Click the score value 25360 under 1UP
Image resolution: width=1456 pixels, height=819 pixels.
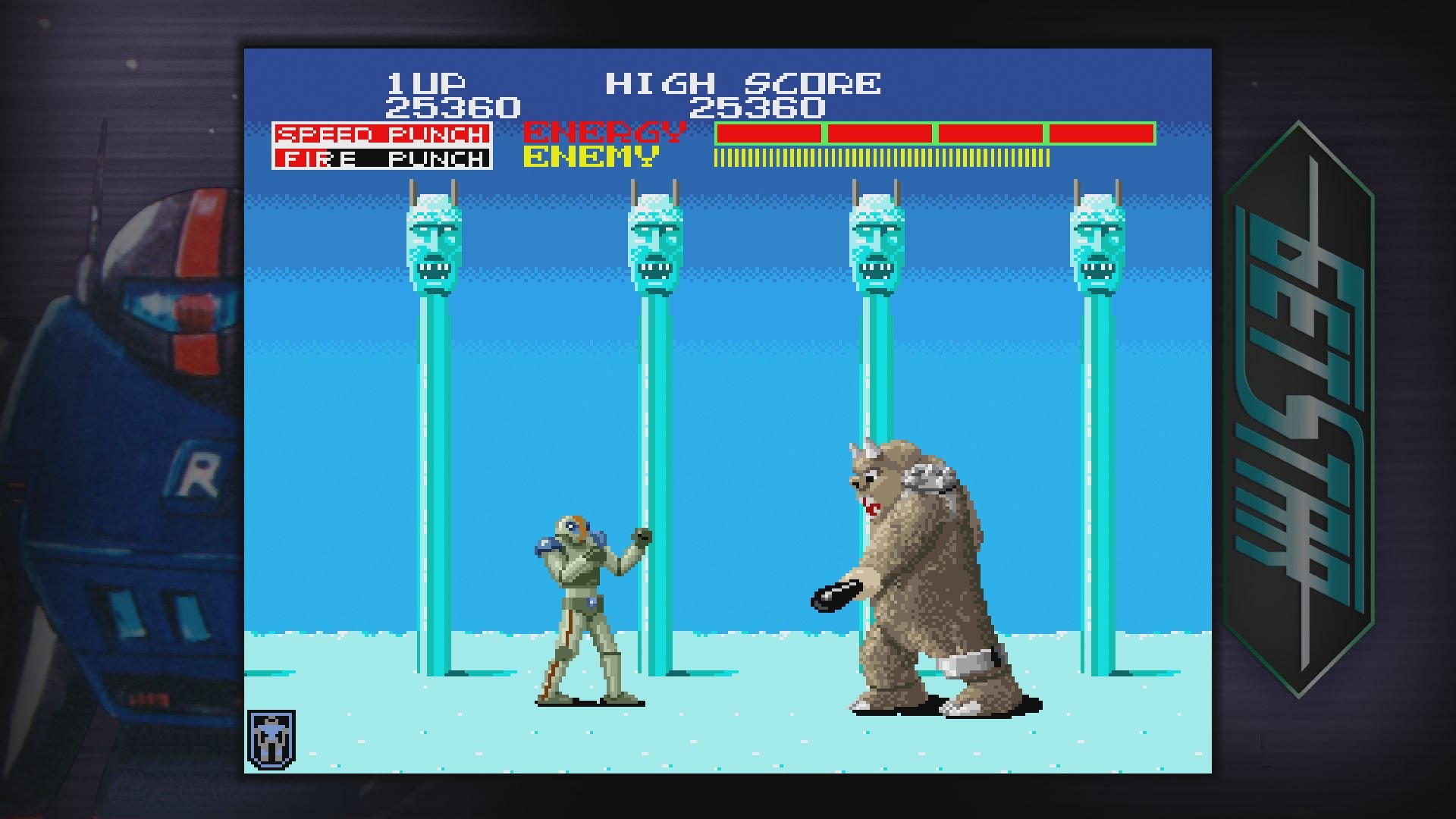(452, 106)
